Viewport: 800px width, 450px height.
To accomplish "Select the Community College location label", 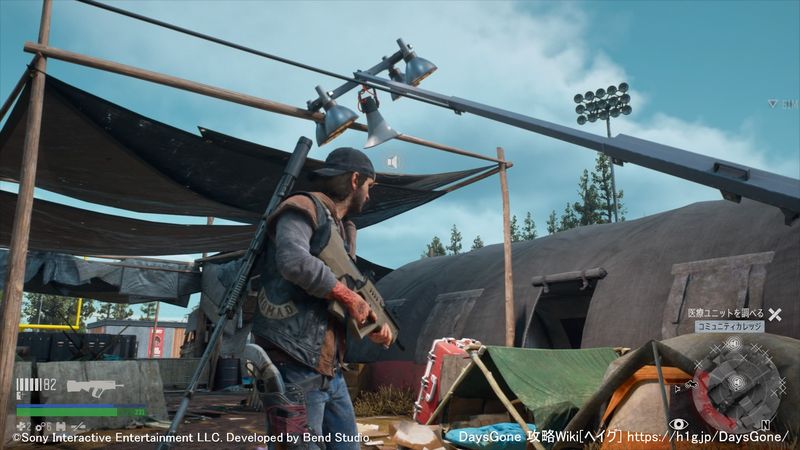I will (729, 327).
